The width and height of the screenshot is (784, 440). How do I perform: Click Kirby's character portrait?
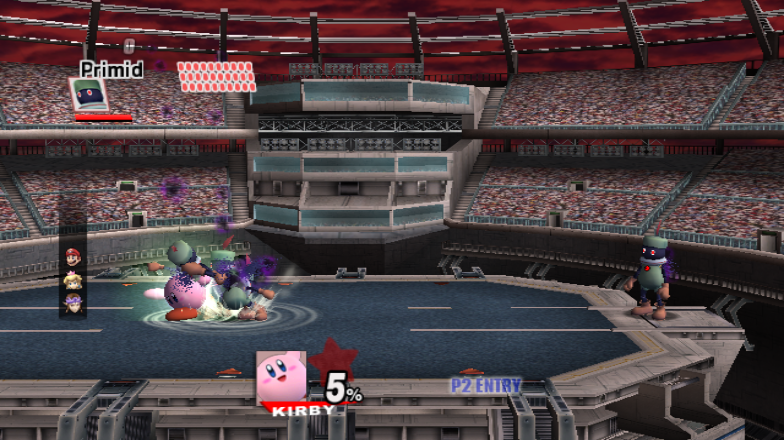click(x=281, y=377)
